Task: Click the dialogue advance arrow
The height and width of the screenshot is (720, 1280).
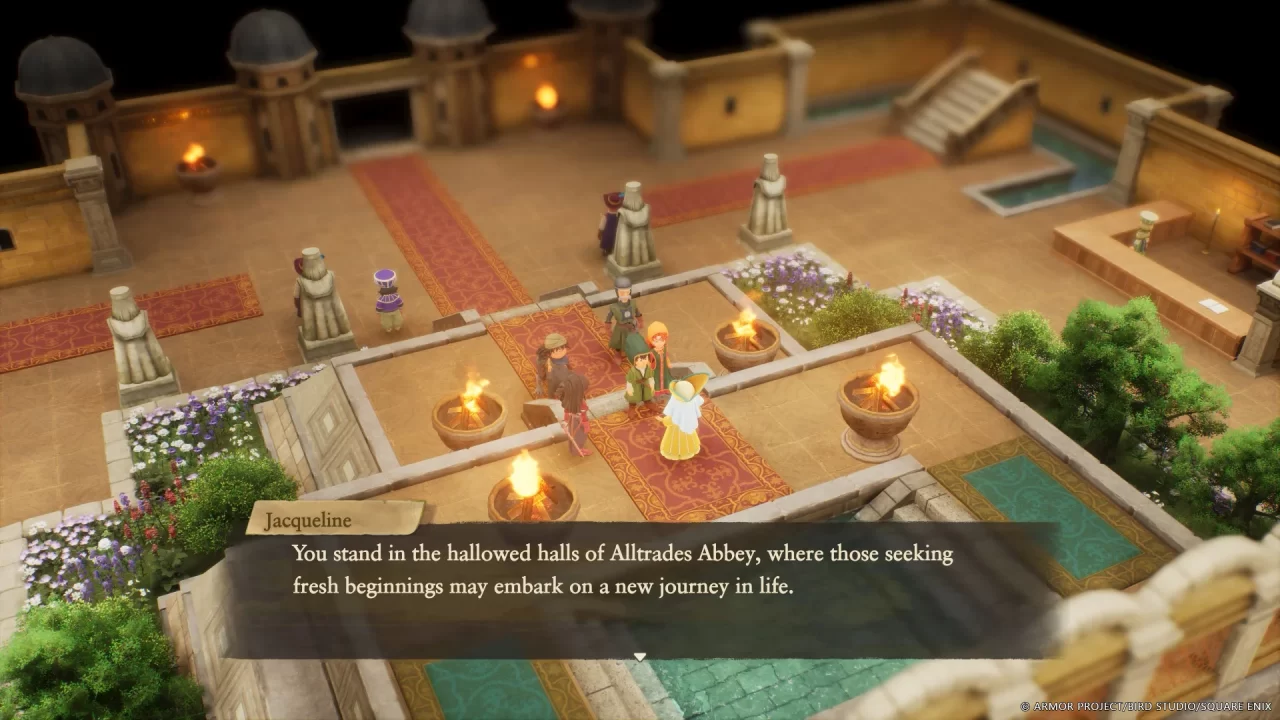Action: 640,656
